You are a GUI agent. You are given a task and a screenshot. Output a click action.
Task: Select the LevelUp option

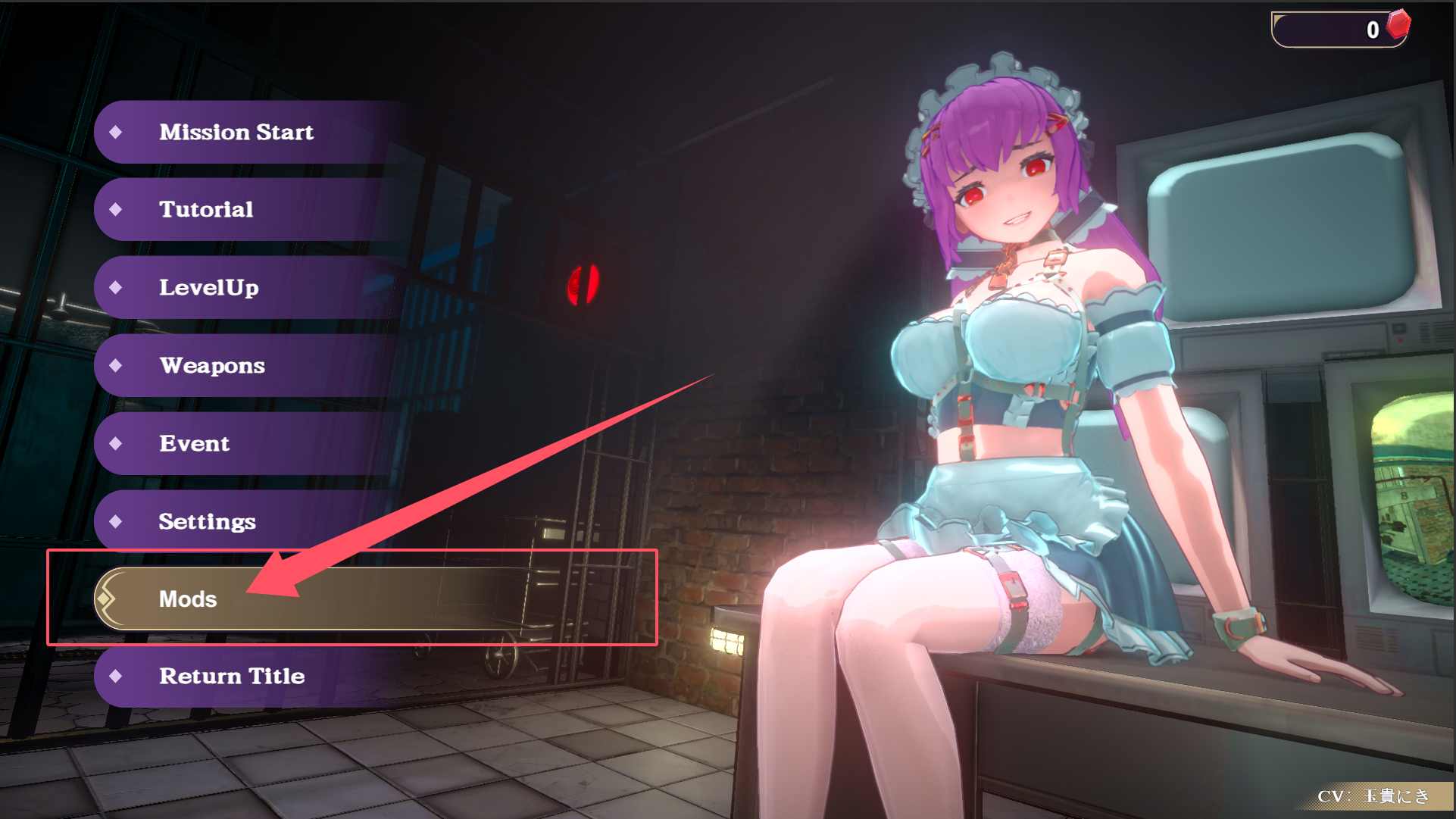point(209,288)
